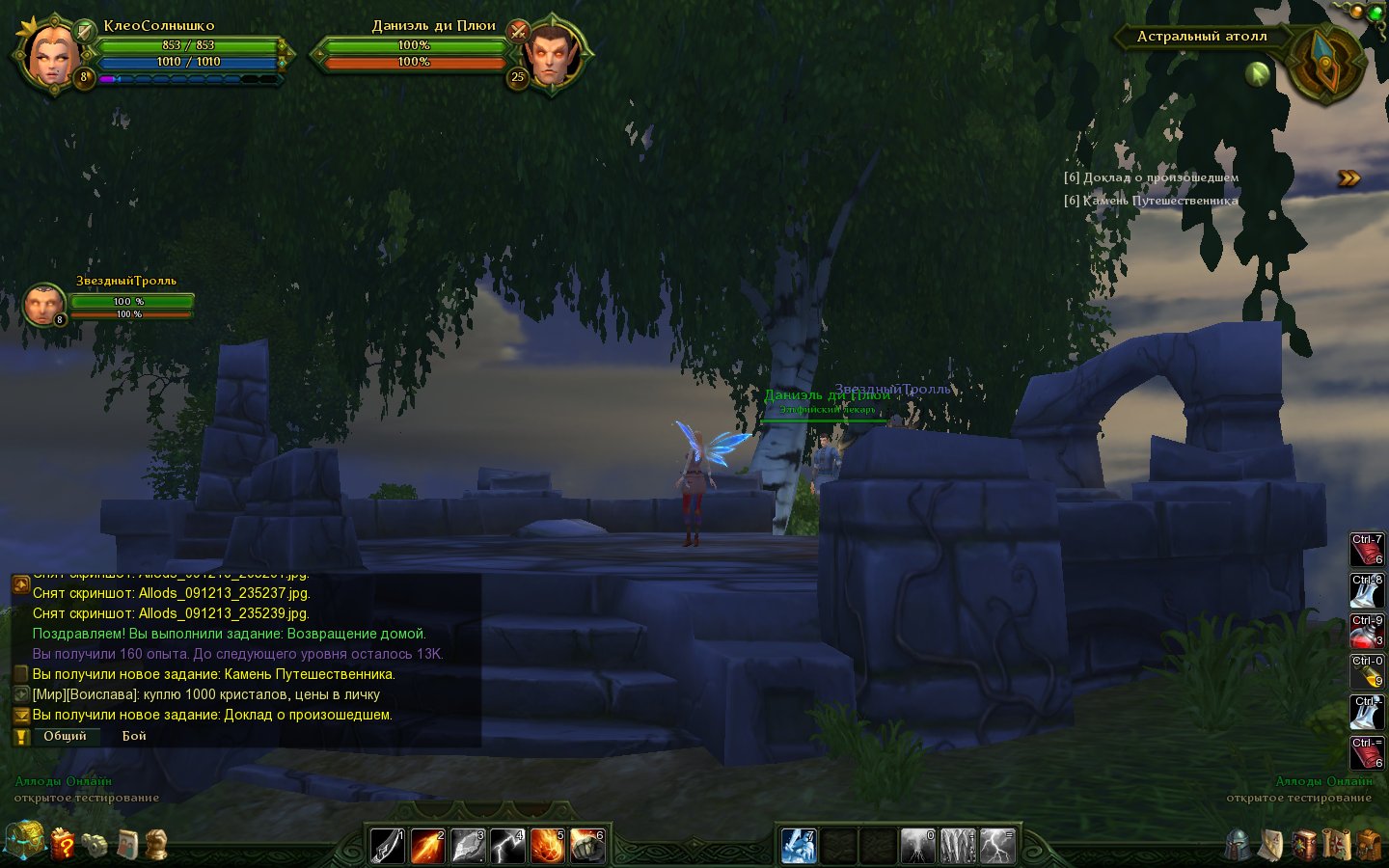Click the compass minimap button
Viewport: 1389px width, 868px height.
(x=1325, y=63)
